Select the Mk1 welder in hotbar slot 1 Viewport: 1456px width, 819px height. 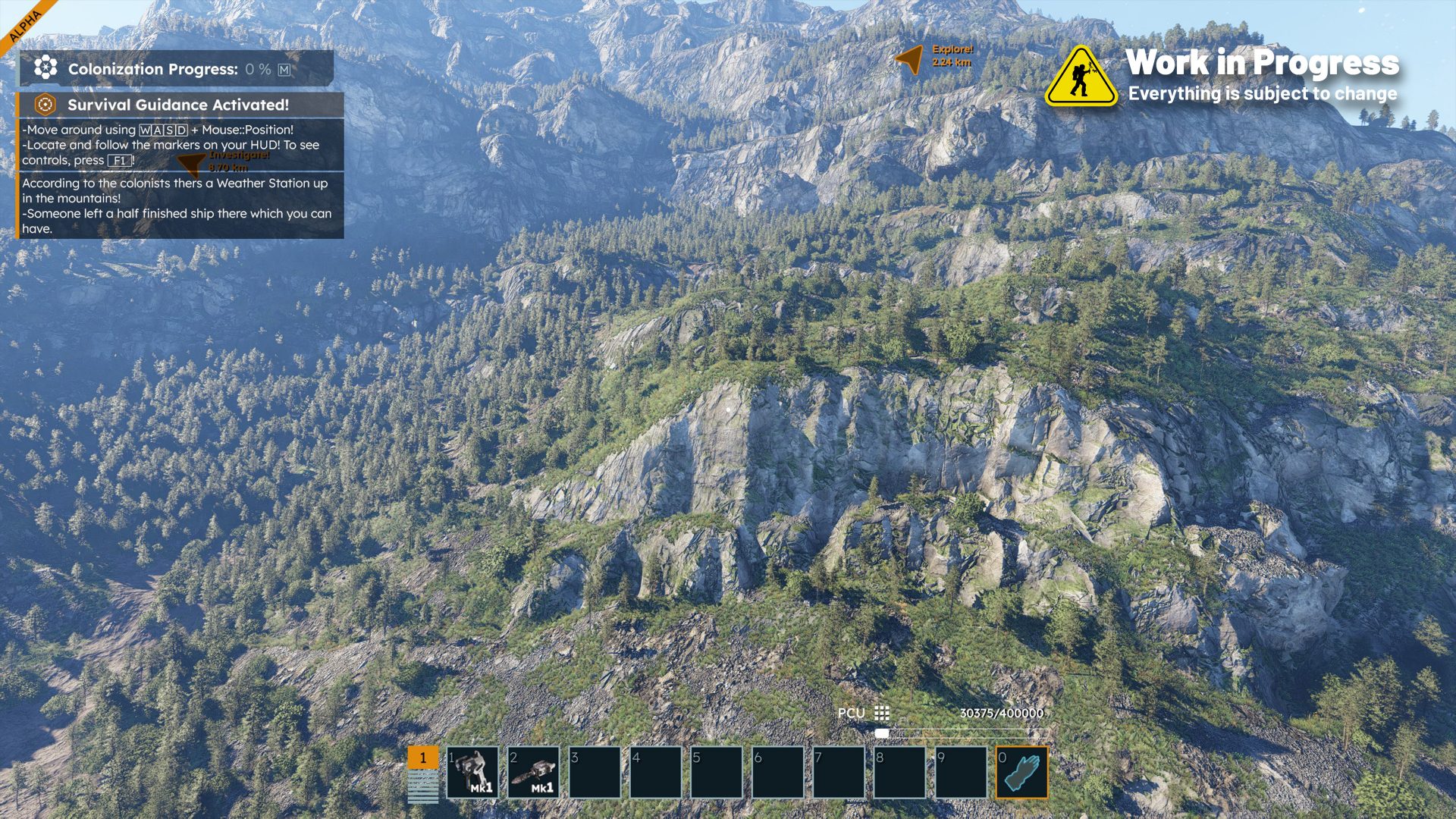pyautogui.click(x=472, y=772)
